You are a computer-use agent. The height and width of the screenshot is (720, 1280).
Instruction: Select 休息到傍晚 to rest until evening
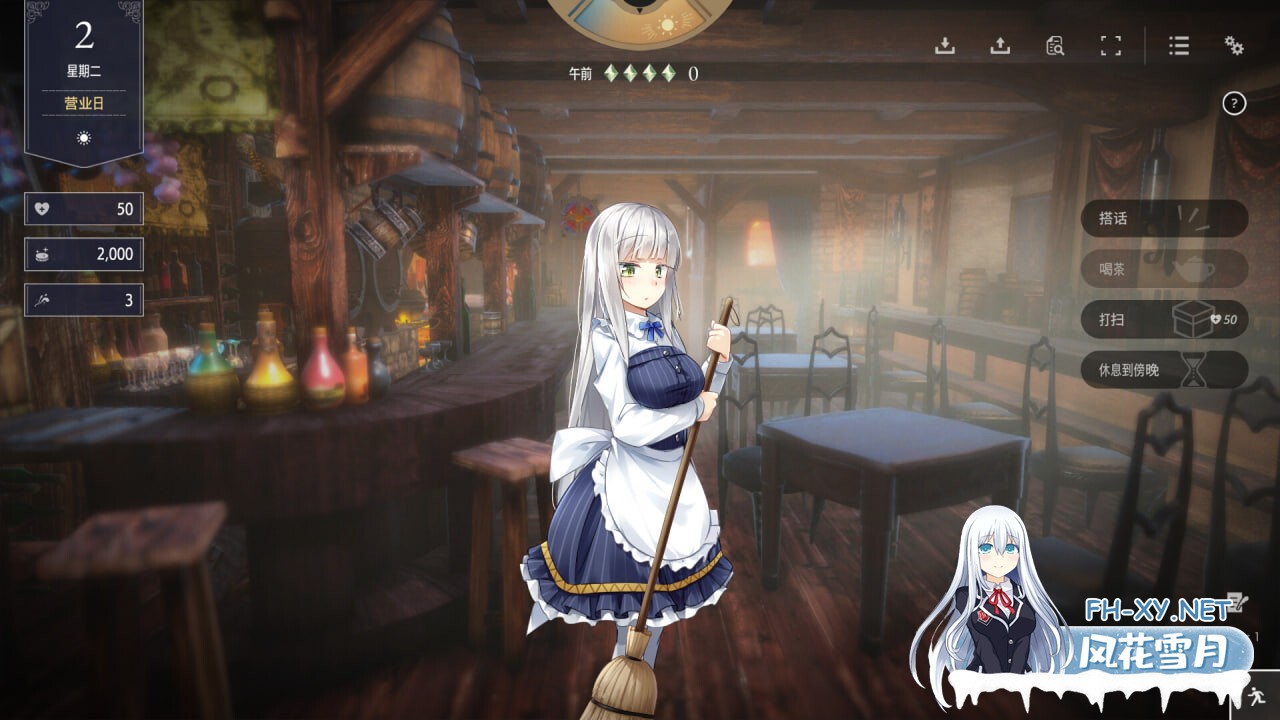tap(1164, 369)
